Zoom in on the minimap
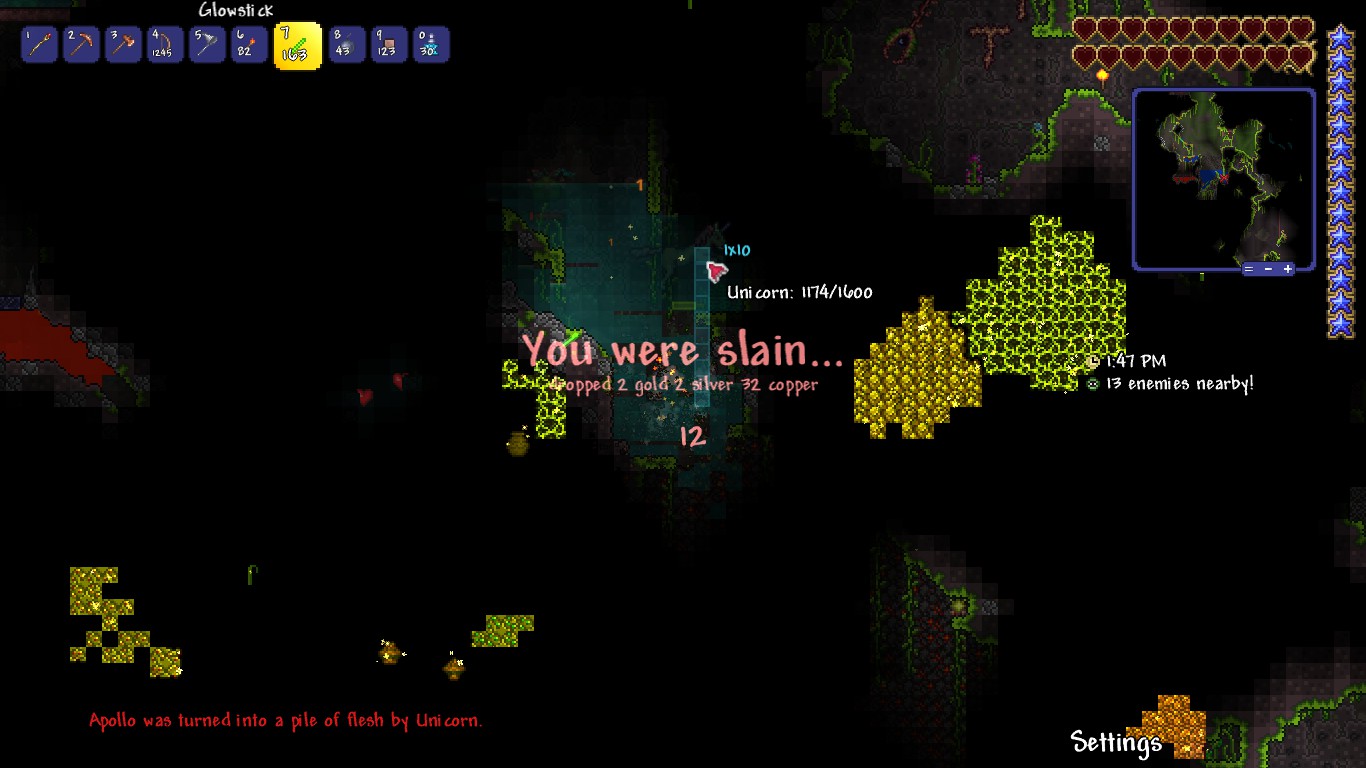This screenshot has height=768, width=1366. click(x=1288, y=268)
